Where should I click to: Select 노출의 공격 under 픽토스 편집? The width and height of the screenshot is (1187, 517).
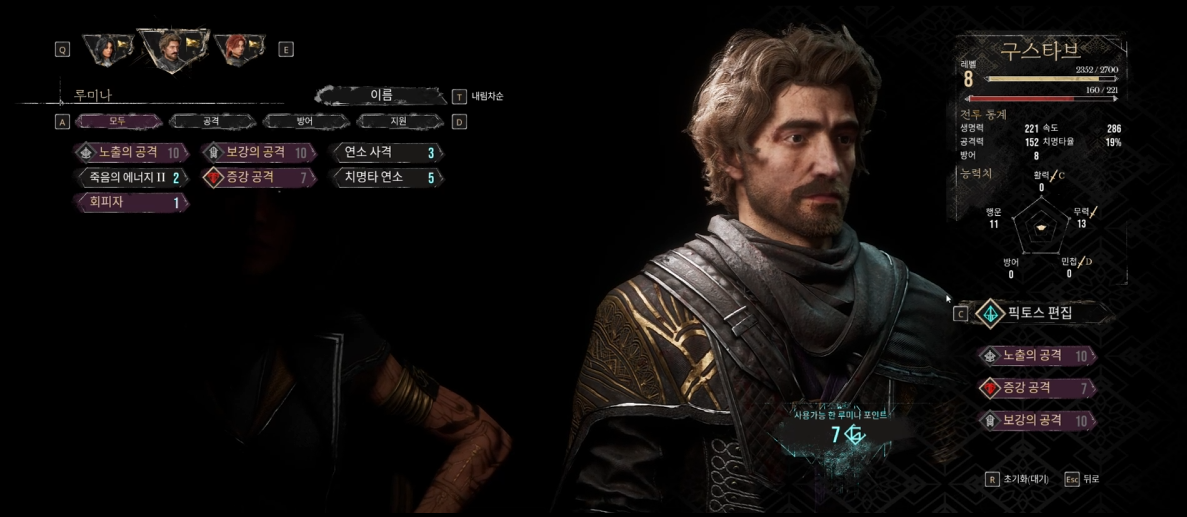(x=1037, y=356)
